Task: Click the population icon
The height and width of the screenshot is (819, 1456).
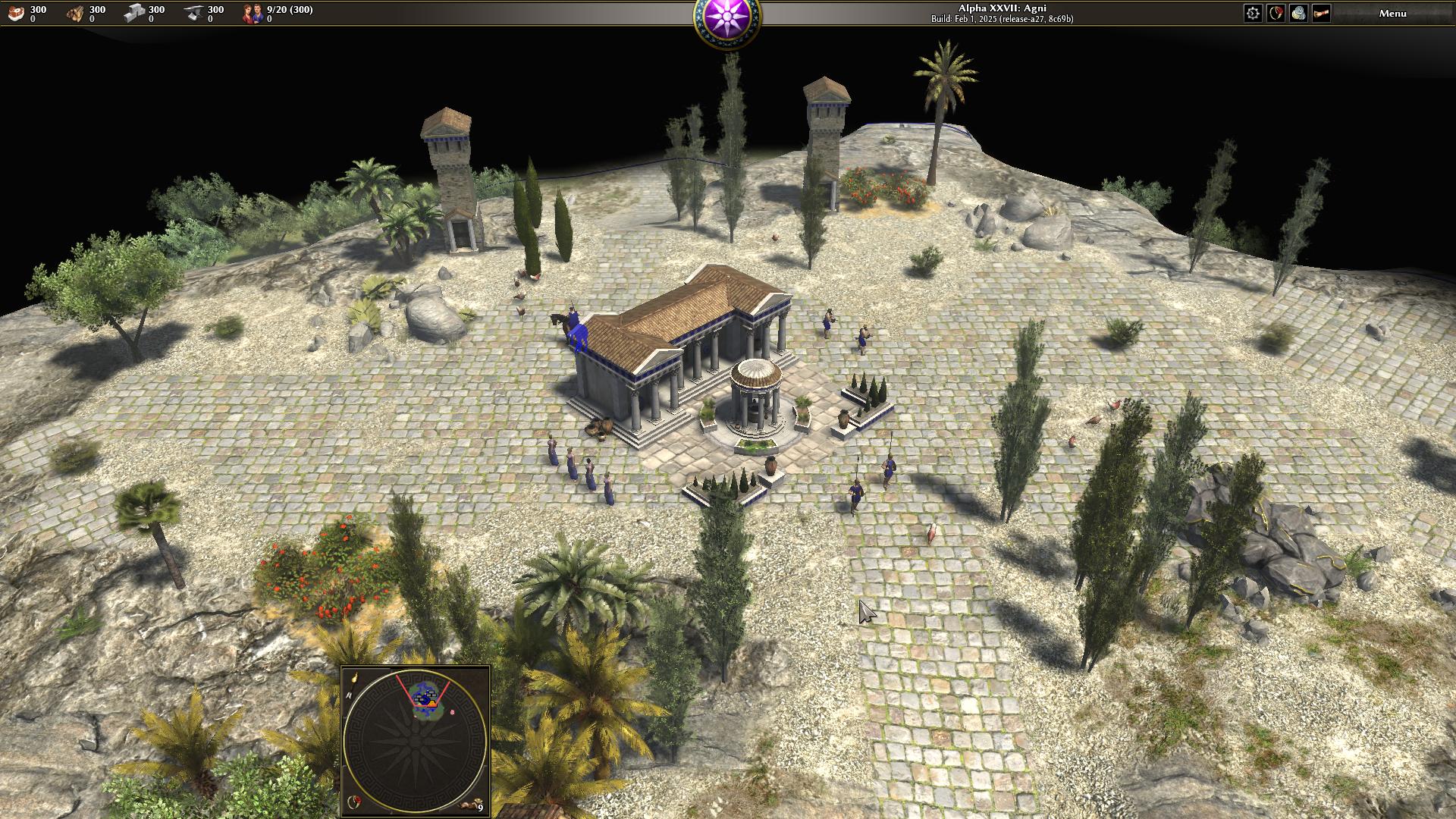Action: 253,13
